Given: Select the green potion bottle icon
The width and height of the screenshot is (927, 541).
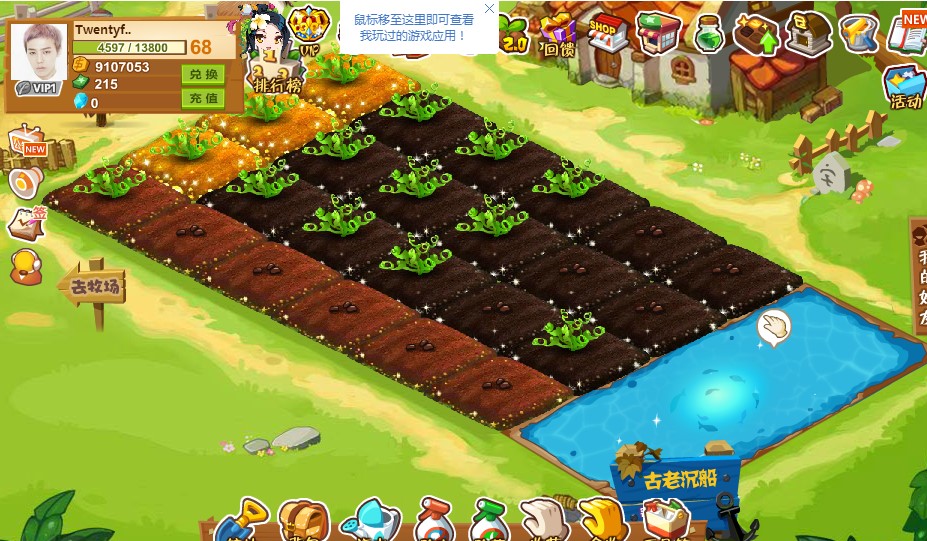Looking at the screenshot, I should click(709, 33).
